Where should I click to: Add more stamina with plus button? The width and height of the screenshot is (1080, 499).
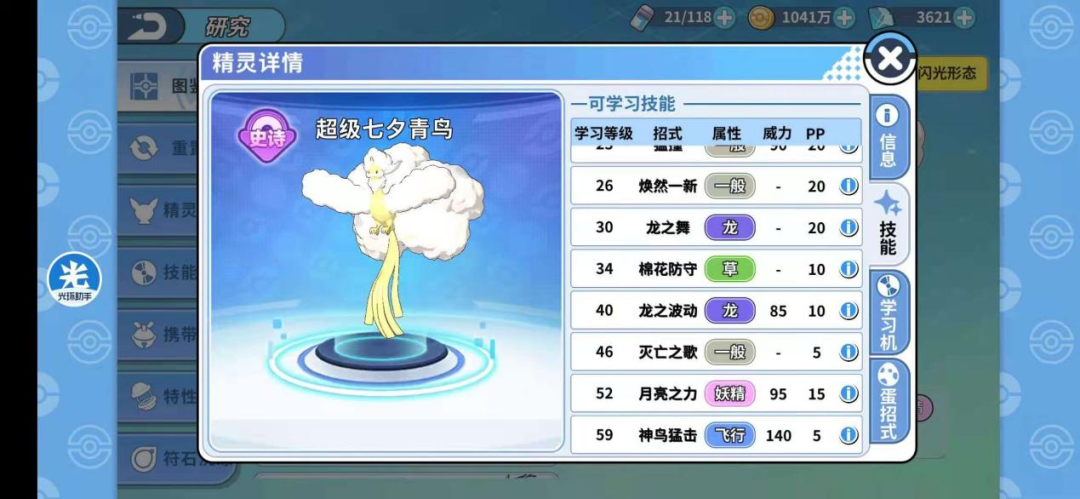pos(724,17)
